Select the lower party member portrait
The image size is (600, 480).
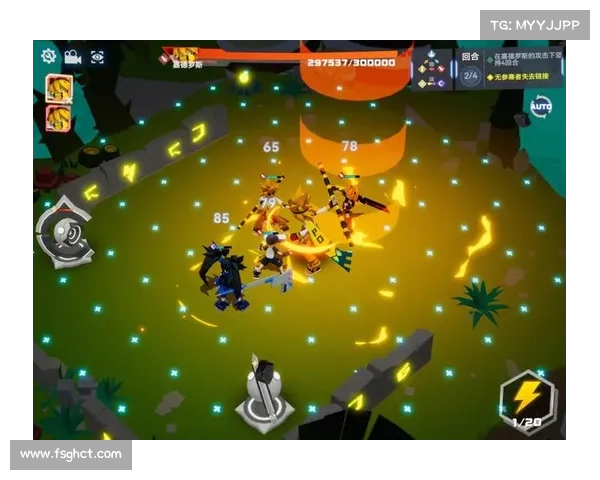(58, 119)
